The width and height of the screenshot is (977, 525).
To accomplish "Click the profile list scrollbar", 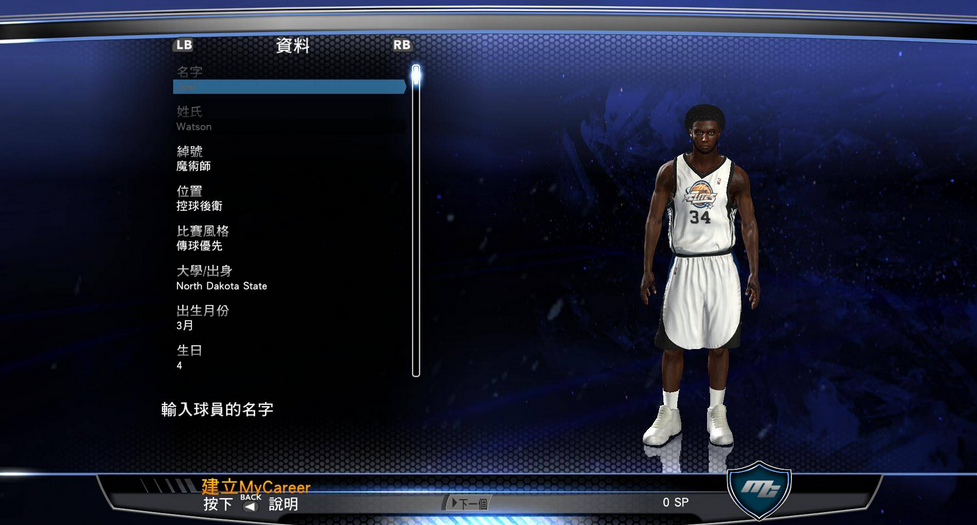I will click(x=416, y=220).
